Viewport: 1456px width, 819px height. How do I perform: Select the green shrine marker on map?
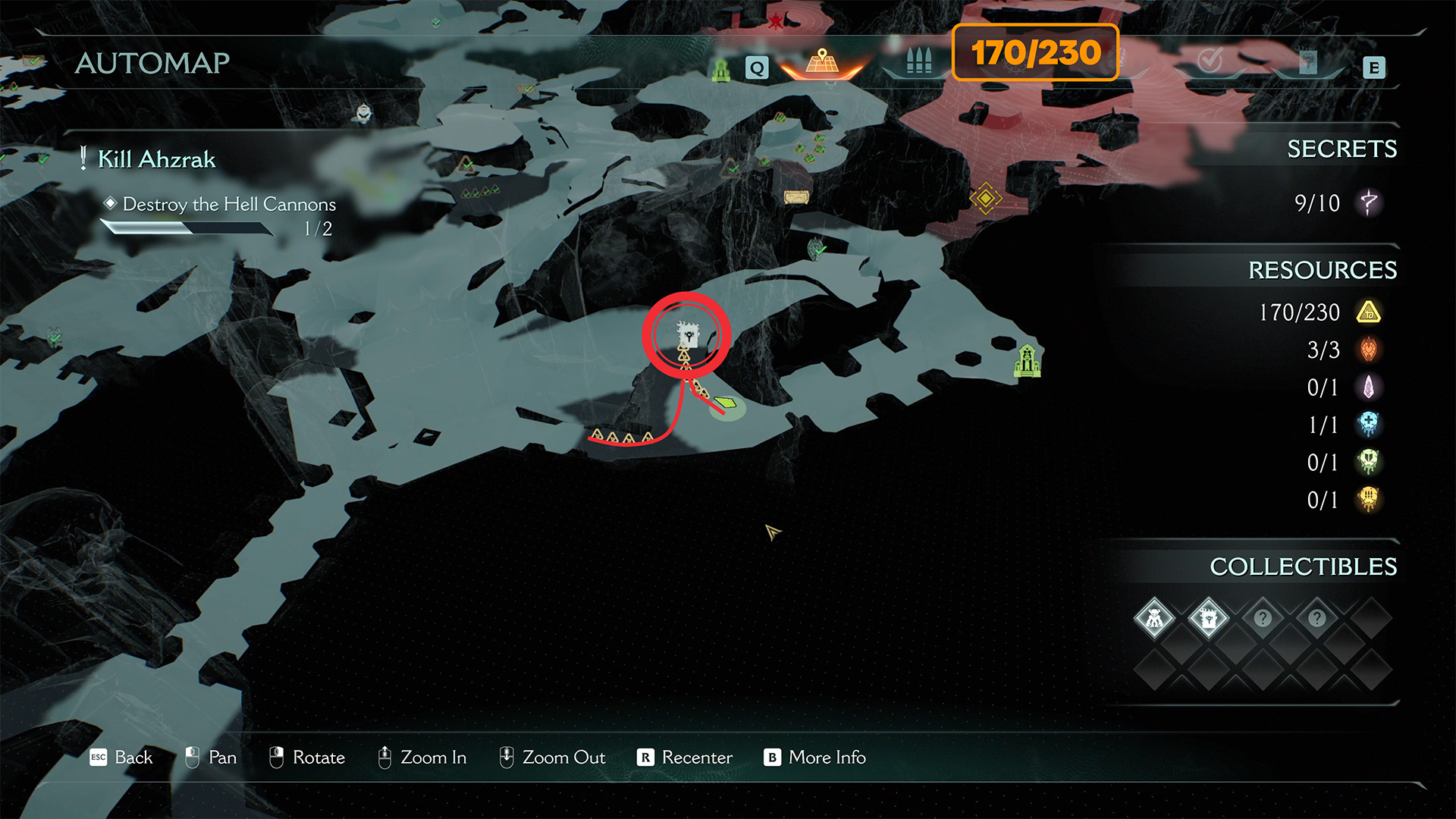pos(1027,359)
